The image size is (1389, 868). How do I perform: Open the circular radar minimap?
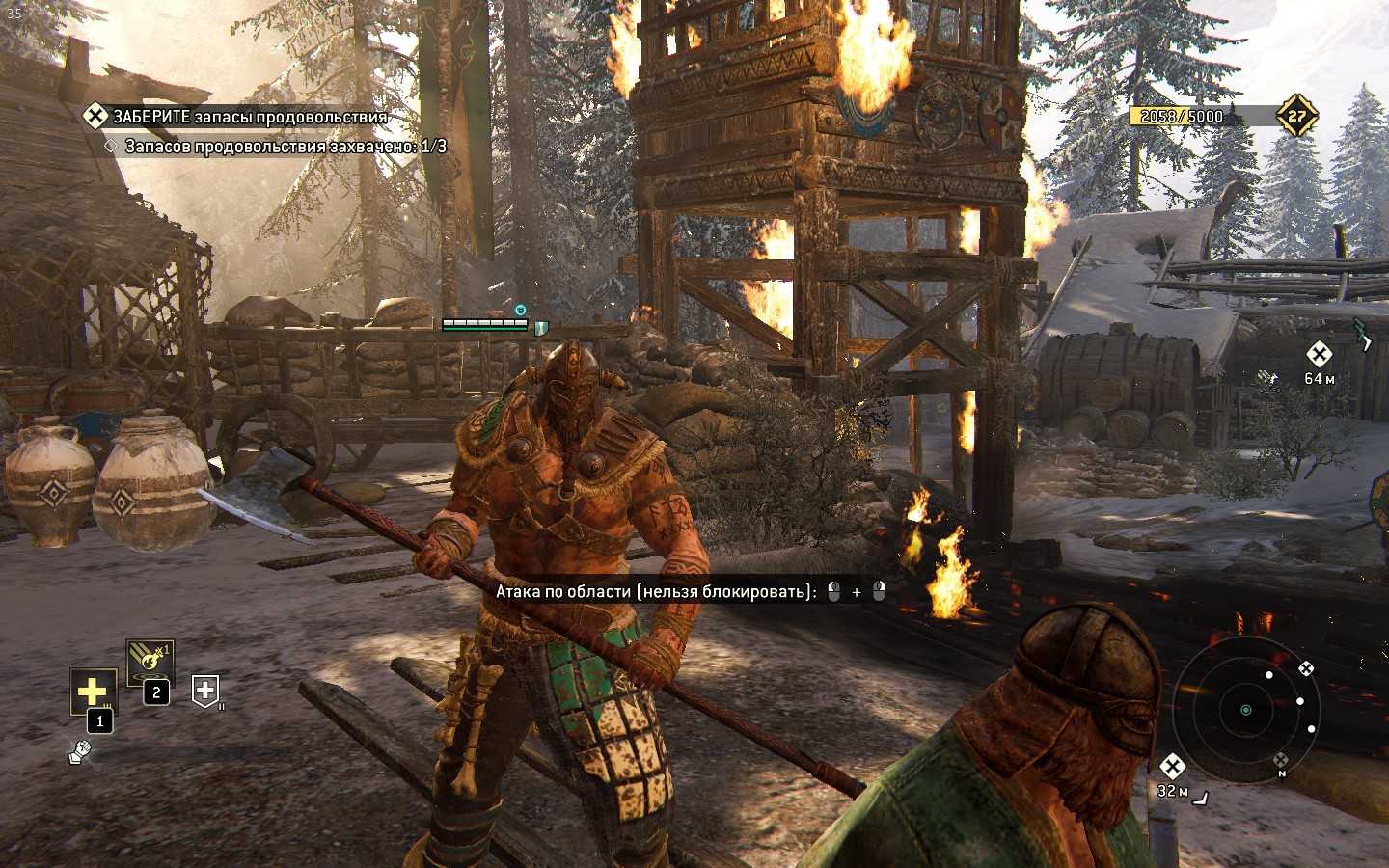[x=1245, y=710]
